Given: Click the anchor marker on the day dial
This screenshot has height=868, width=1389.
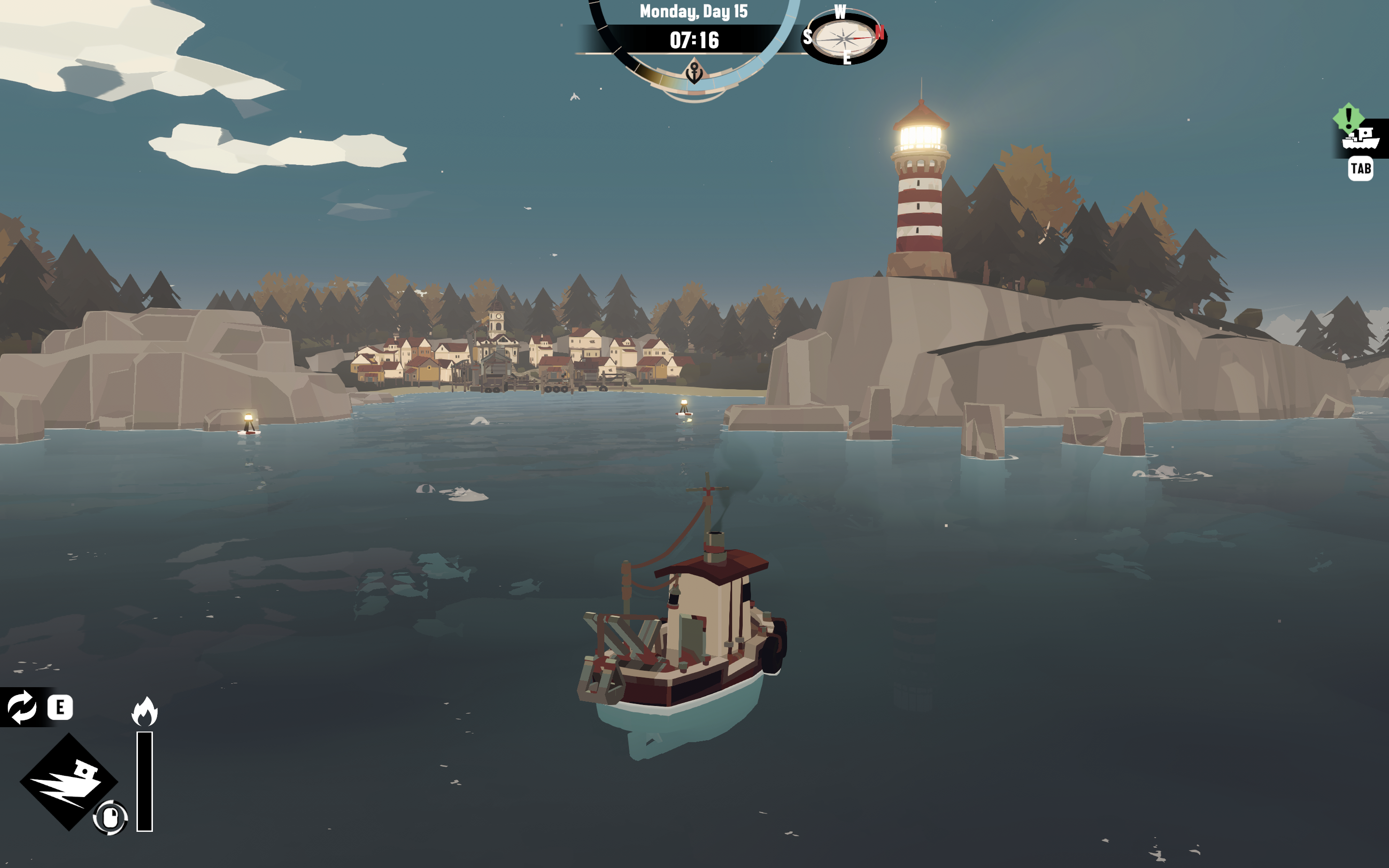Looking at the screenshot, I should 694,72.
